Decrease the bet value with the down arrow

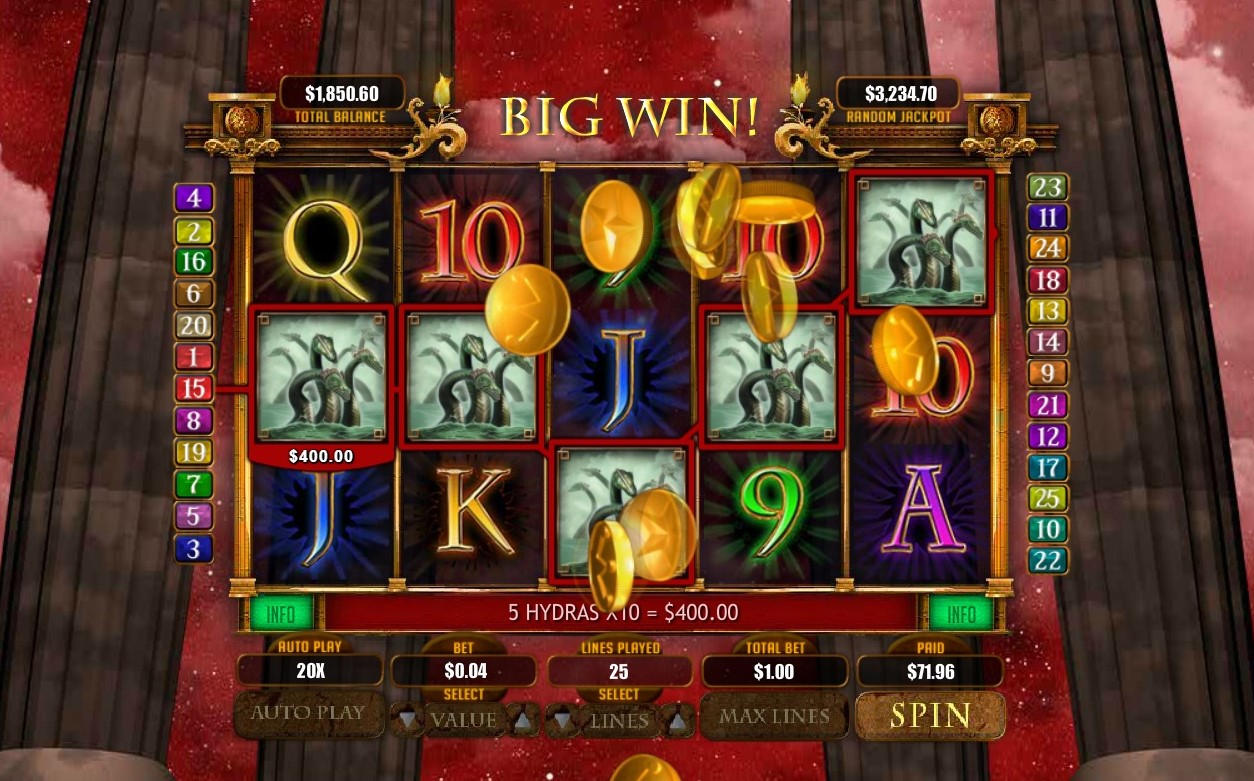click(x=406, y=719)
